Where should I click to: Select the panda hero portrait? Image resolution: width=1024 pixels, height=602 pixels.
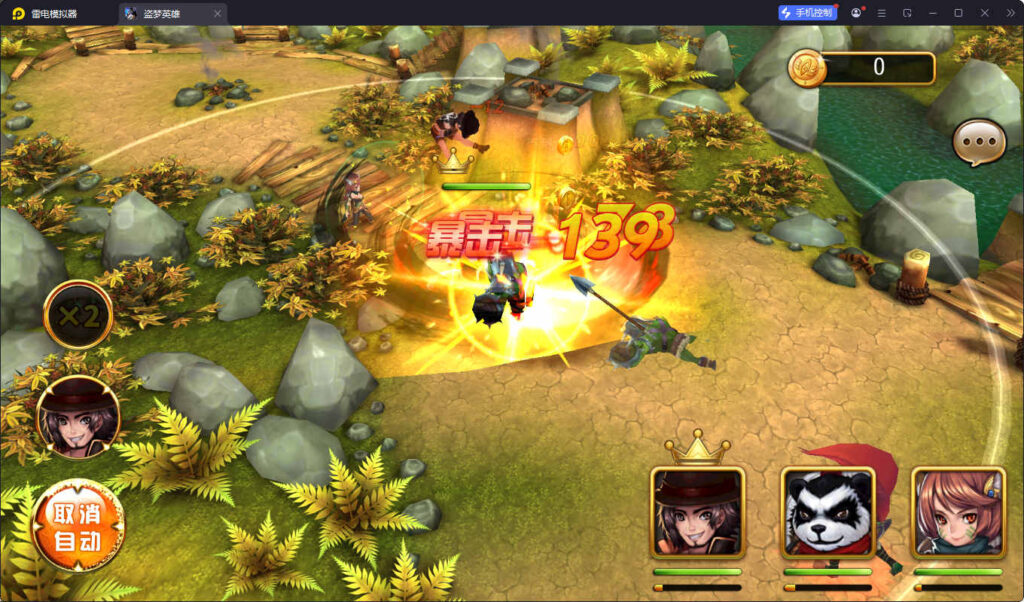coord(827,512)
